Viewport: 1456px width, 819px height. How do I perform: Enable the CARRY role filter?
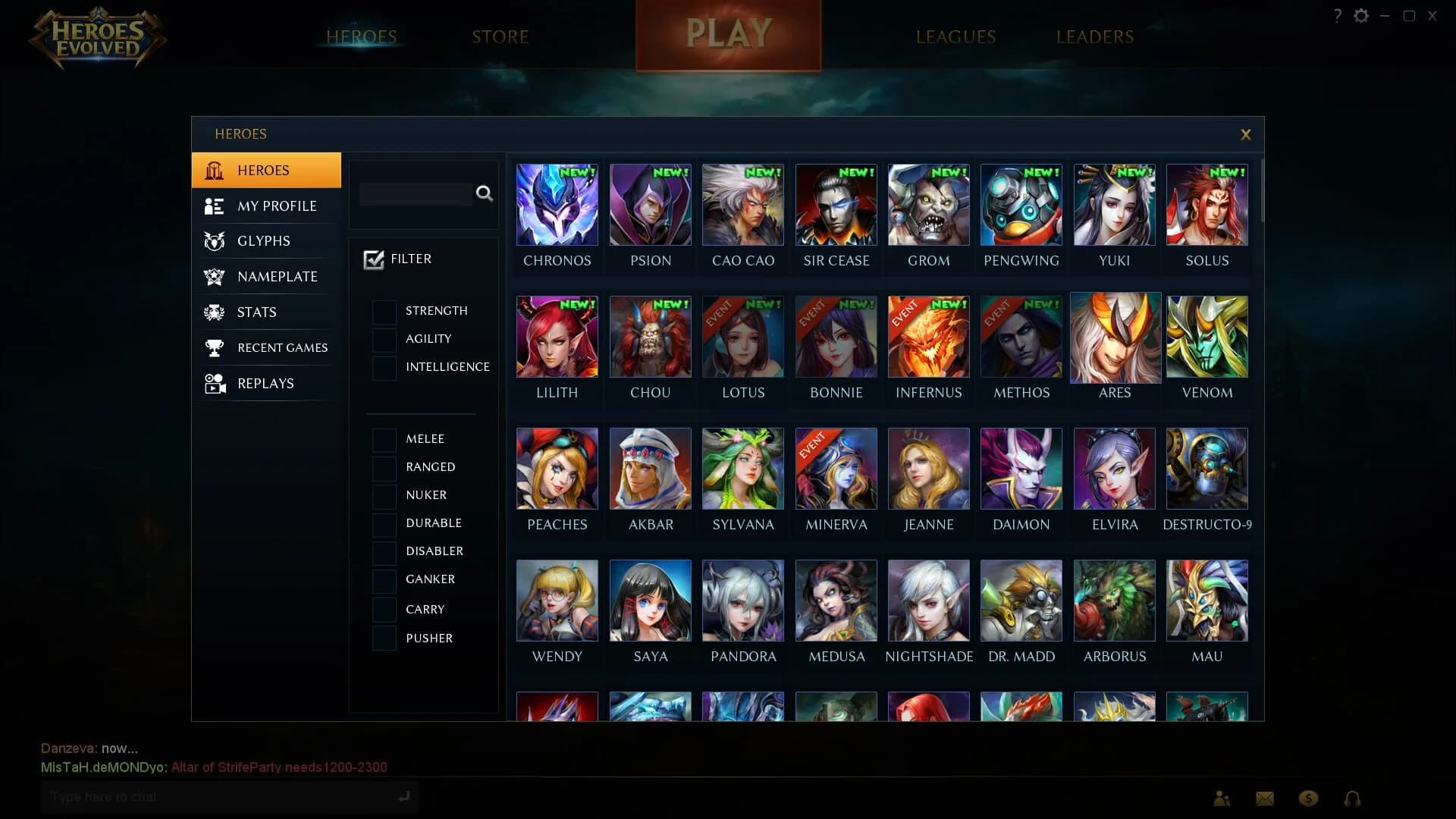[x=384, y=609]
